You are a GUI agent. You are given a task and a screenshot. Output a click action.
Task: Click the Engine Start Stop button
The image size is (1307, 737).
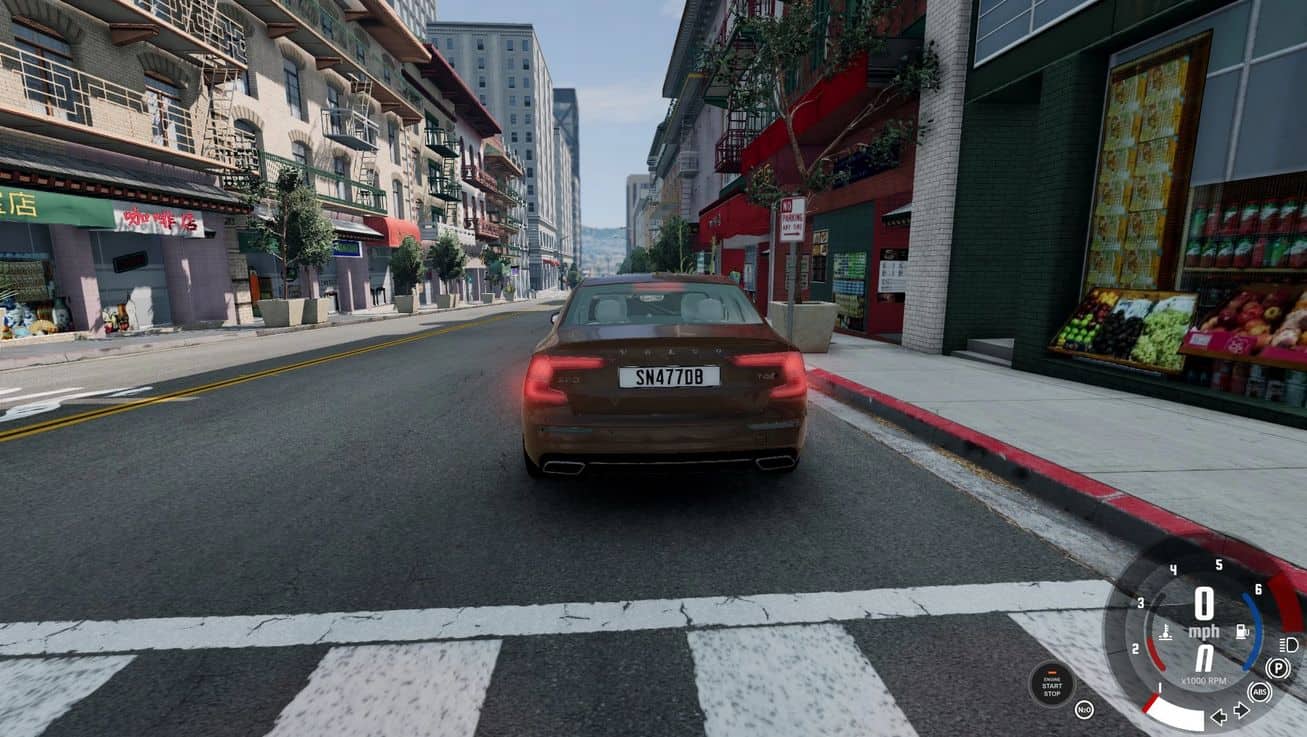[x=1052, y=685]
